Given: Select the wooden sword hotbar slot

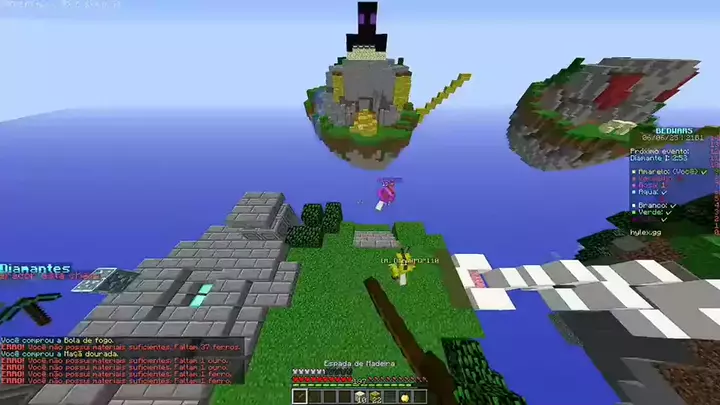Looking at the screenshot, I should [x=300, y=396].
